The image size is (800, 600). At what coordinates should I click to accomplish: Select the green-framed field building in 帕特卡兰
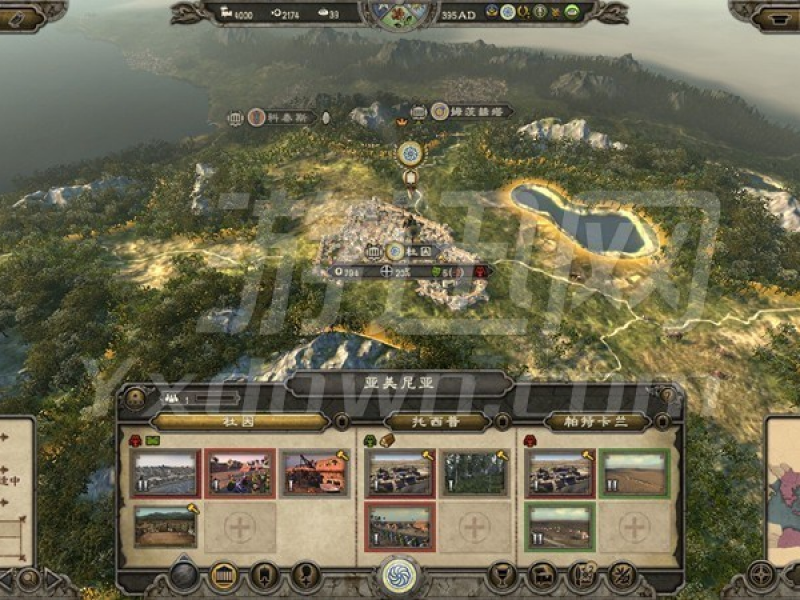[633, 473]
